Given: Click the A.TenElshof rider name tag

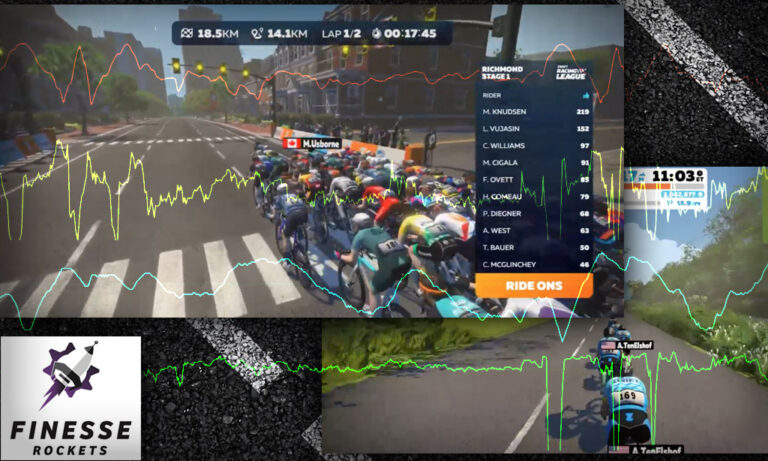Looking at the screenshot, I should click(626, 345).
